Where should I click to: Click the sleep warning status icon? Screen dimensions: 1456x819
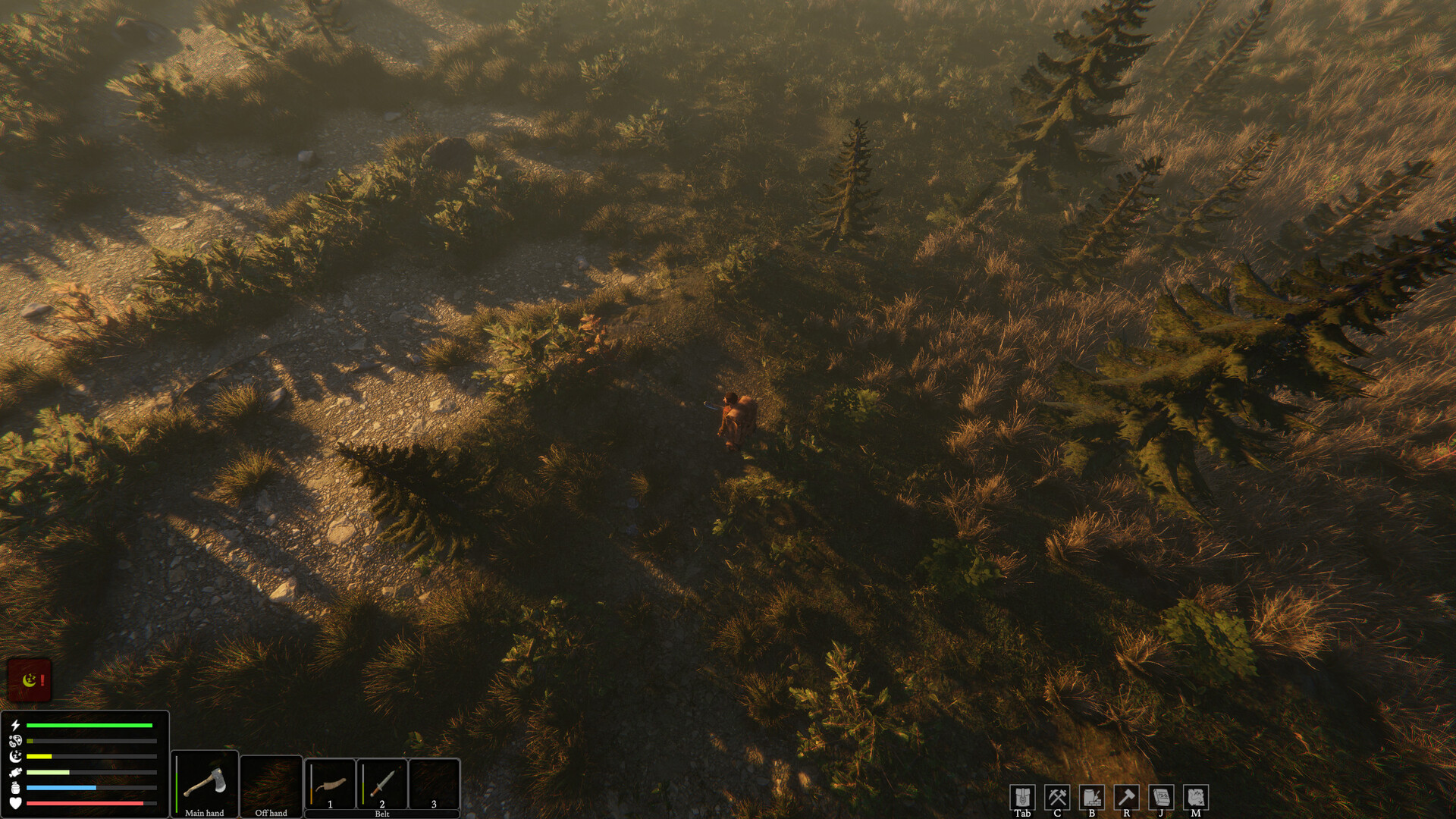click(30, 679)
